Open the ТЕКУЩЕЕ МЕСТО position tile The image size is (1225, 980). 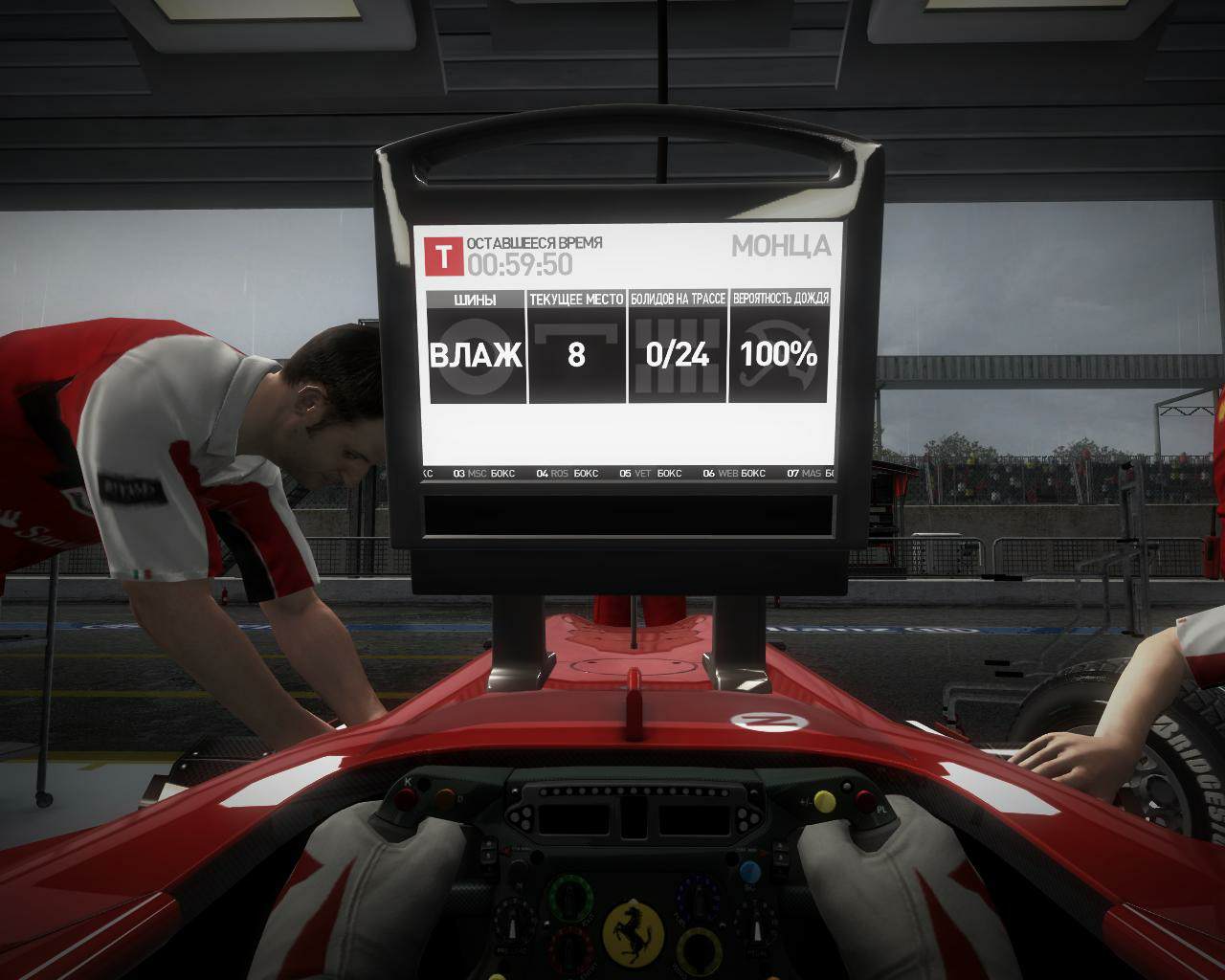(576, 347)
